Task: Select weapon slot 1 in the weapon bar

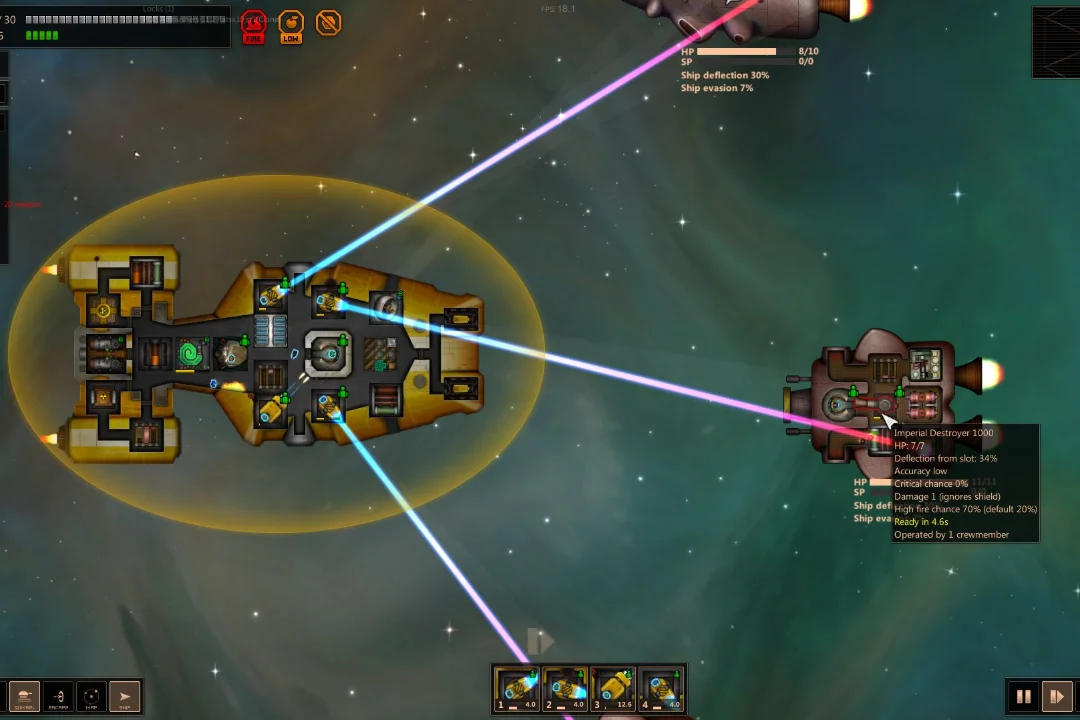Action: click(x=518, y=689)
